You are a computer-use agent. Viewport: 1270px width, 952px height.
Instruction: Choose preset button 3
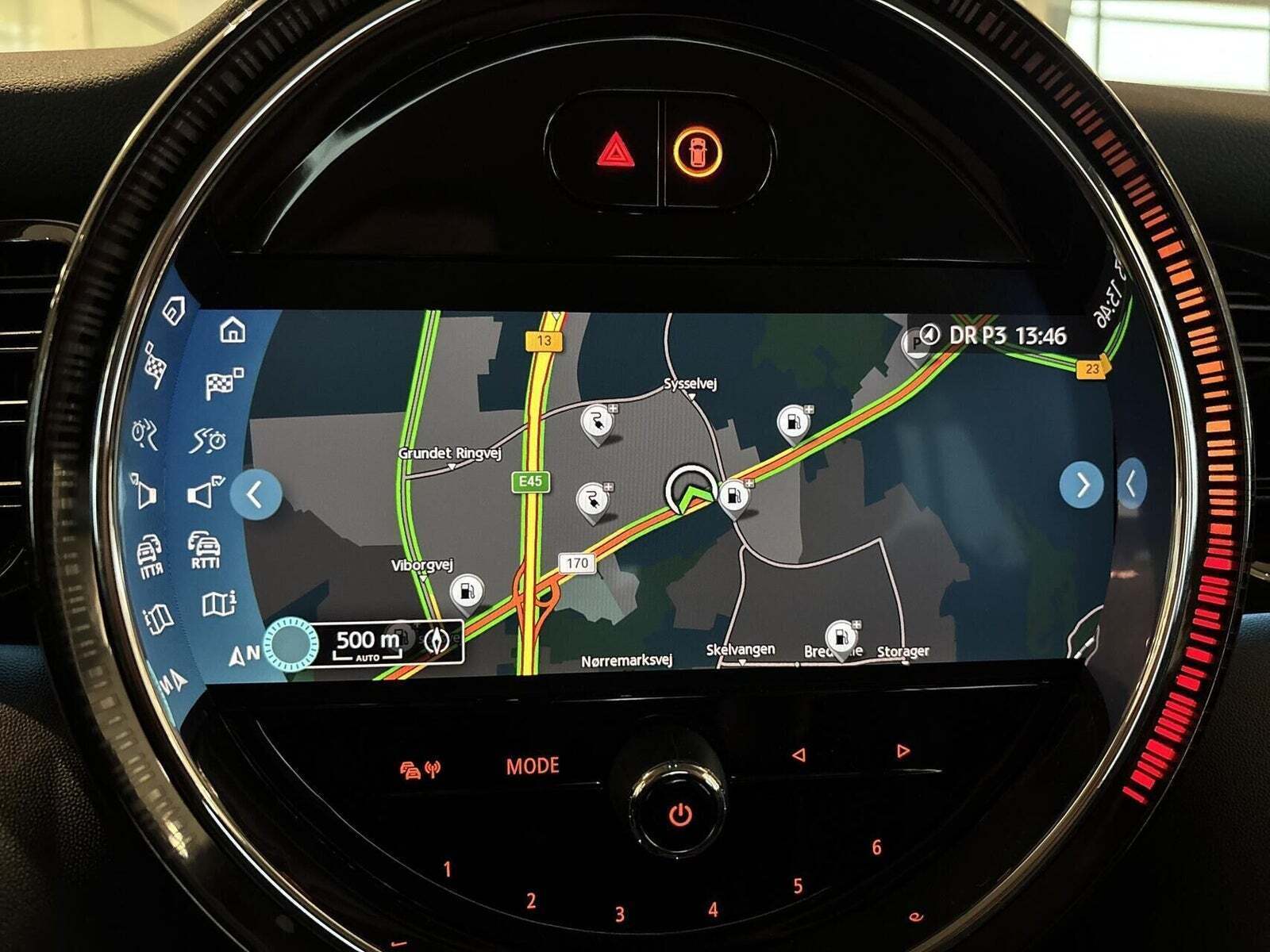tap(620, 914)
